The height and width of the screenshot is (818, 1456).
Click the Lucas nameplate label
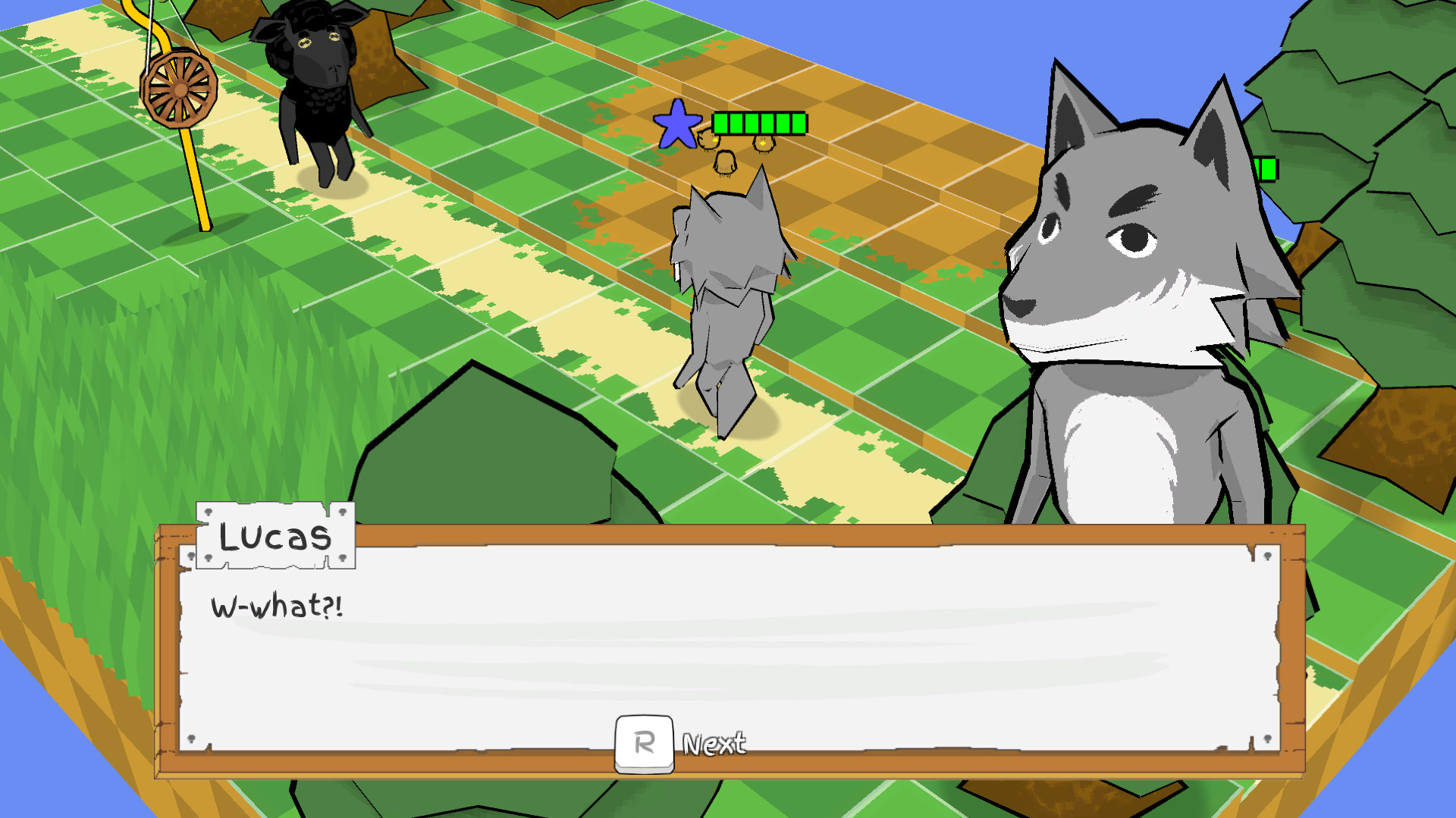(275, 536)
